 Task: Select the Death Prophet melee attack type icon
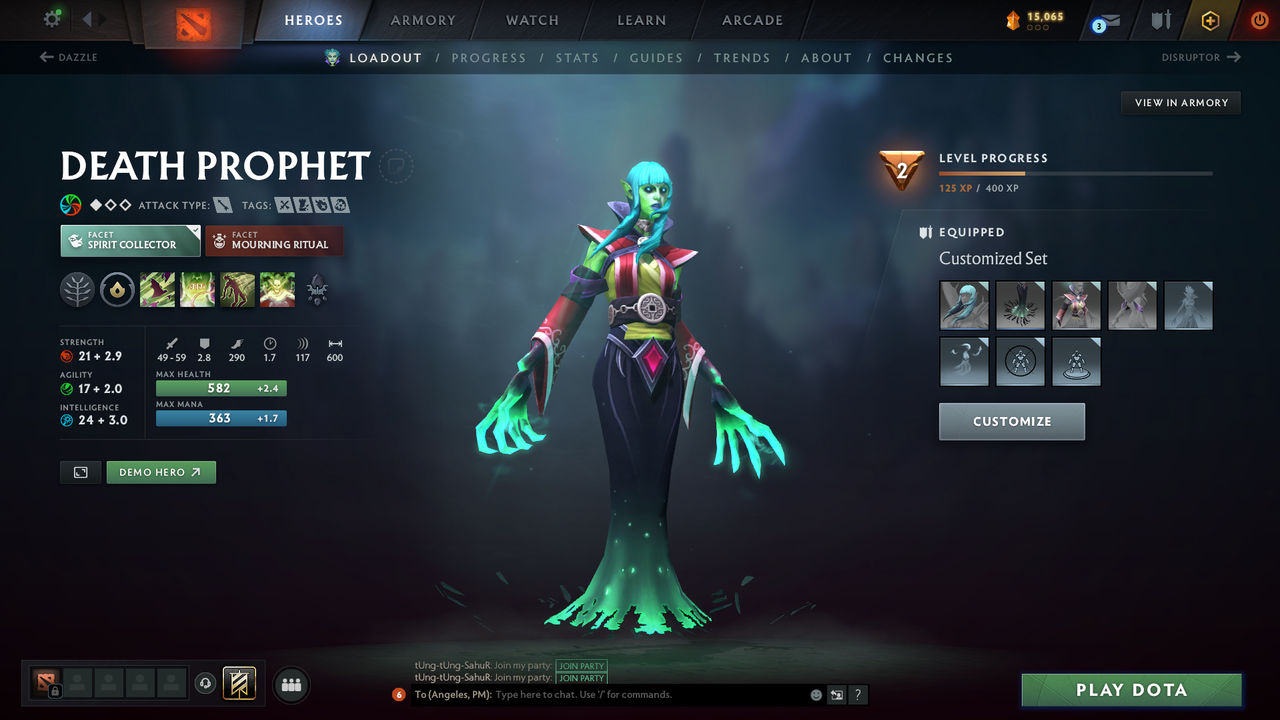pyautogui.click(x=222, y=204)
